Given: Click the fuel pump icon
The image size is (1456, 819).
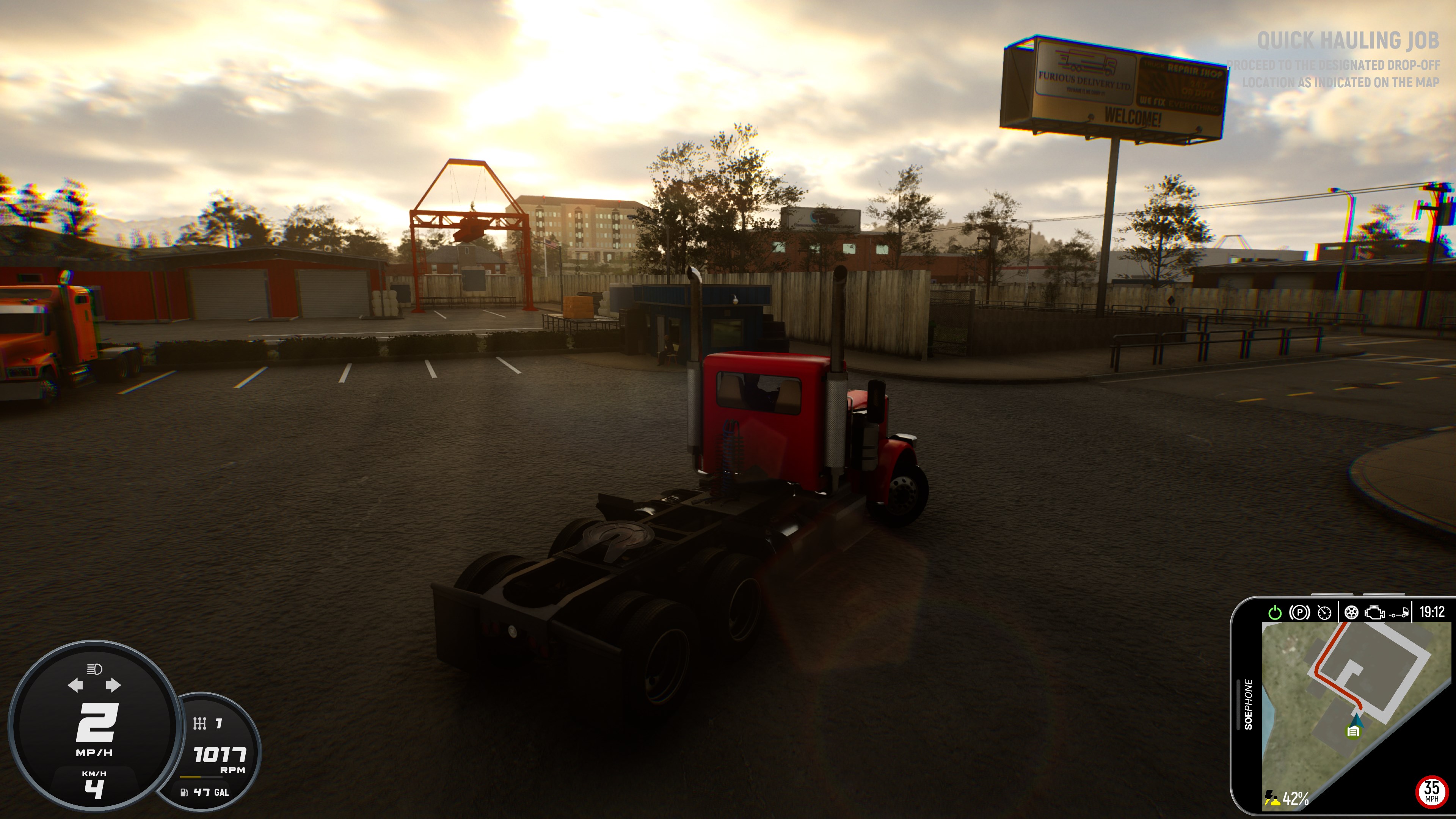Looking at the screenshot, I should point(184,792).
